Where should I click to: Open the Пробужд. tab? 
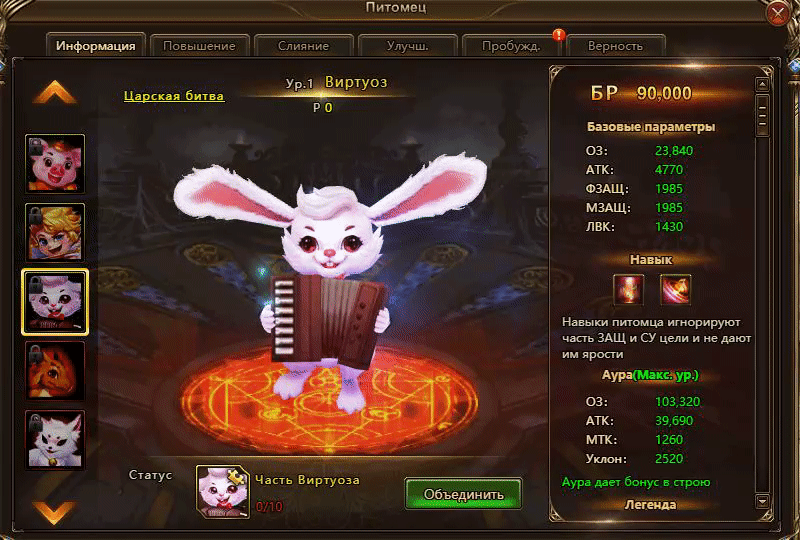click(x=511, y=46)
